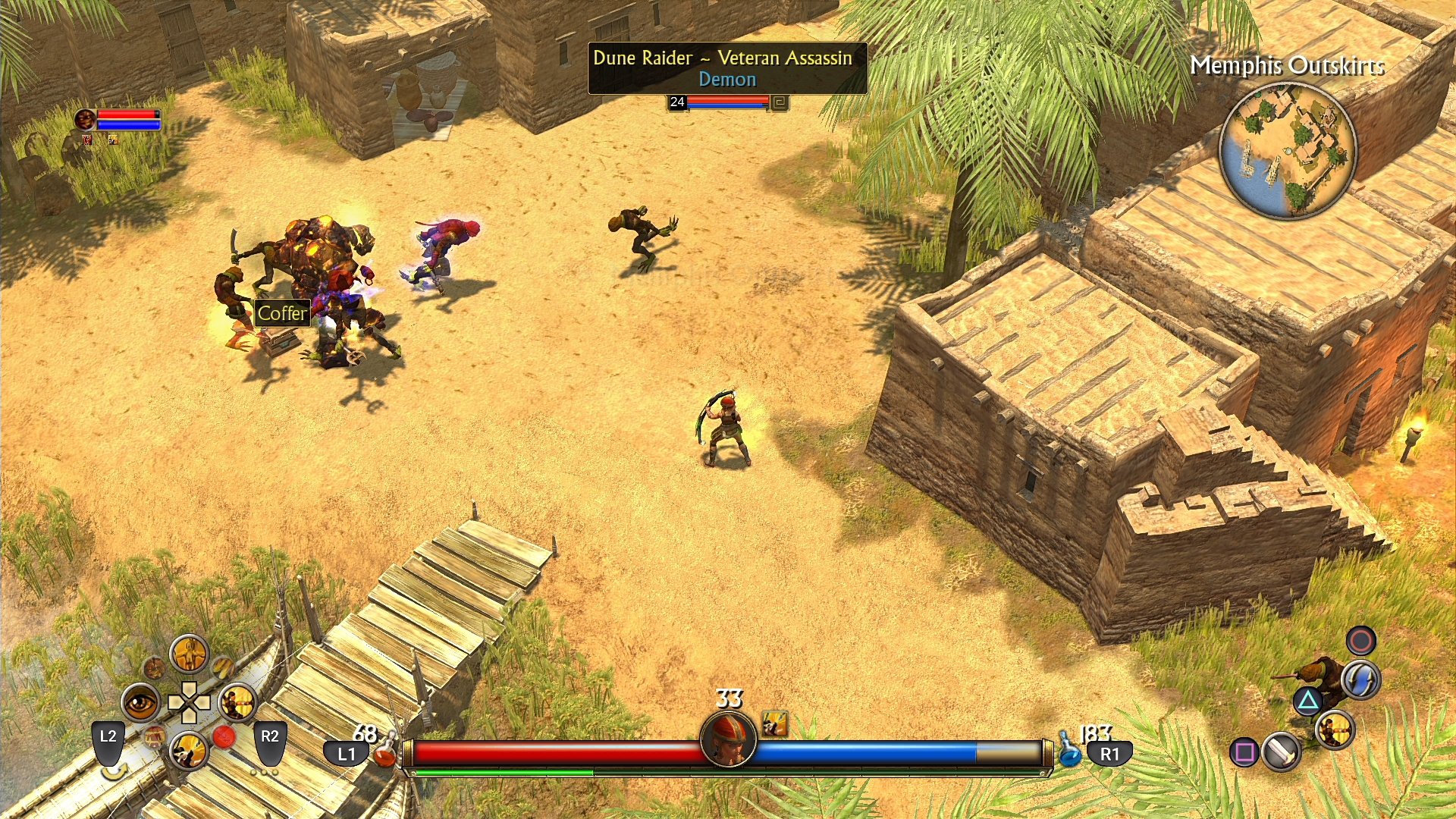Toggle the red action button on the radial menu

pyautogui.click(x=225, y=735)
